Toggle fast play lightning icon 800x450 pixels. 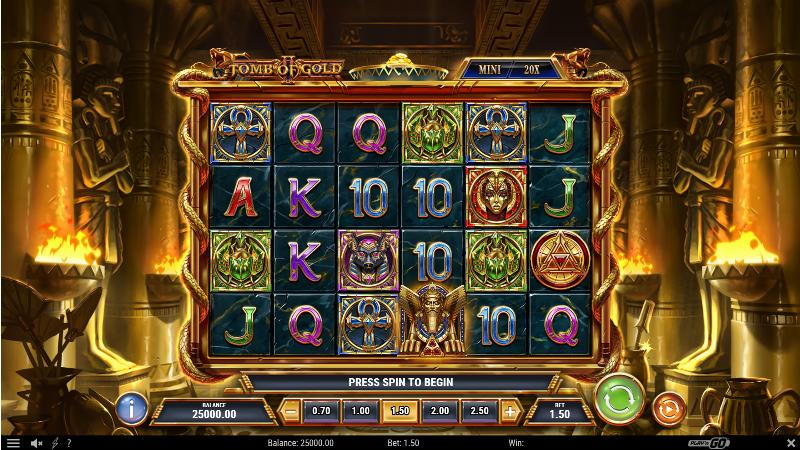[x=53, y=442]
